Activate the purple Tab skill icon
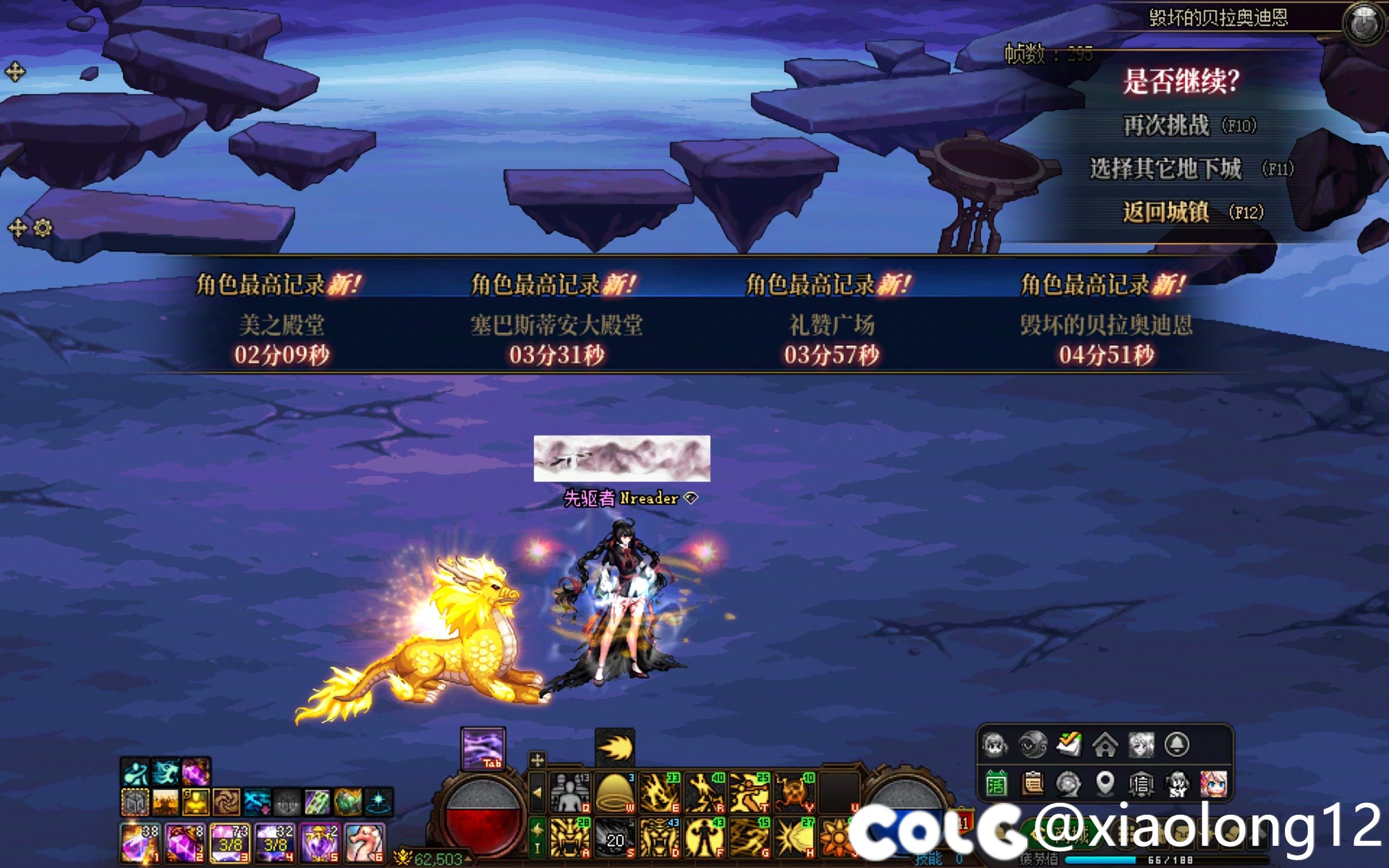This screenshot has width=1389, height=868. (483, 749)
